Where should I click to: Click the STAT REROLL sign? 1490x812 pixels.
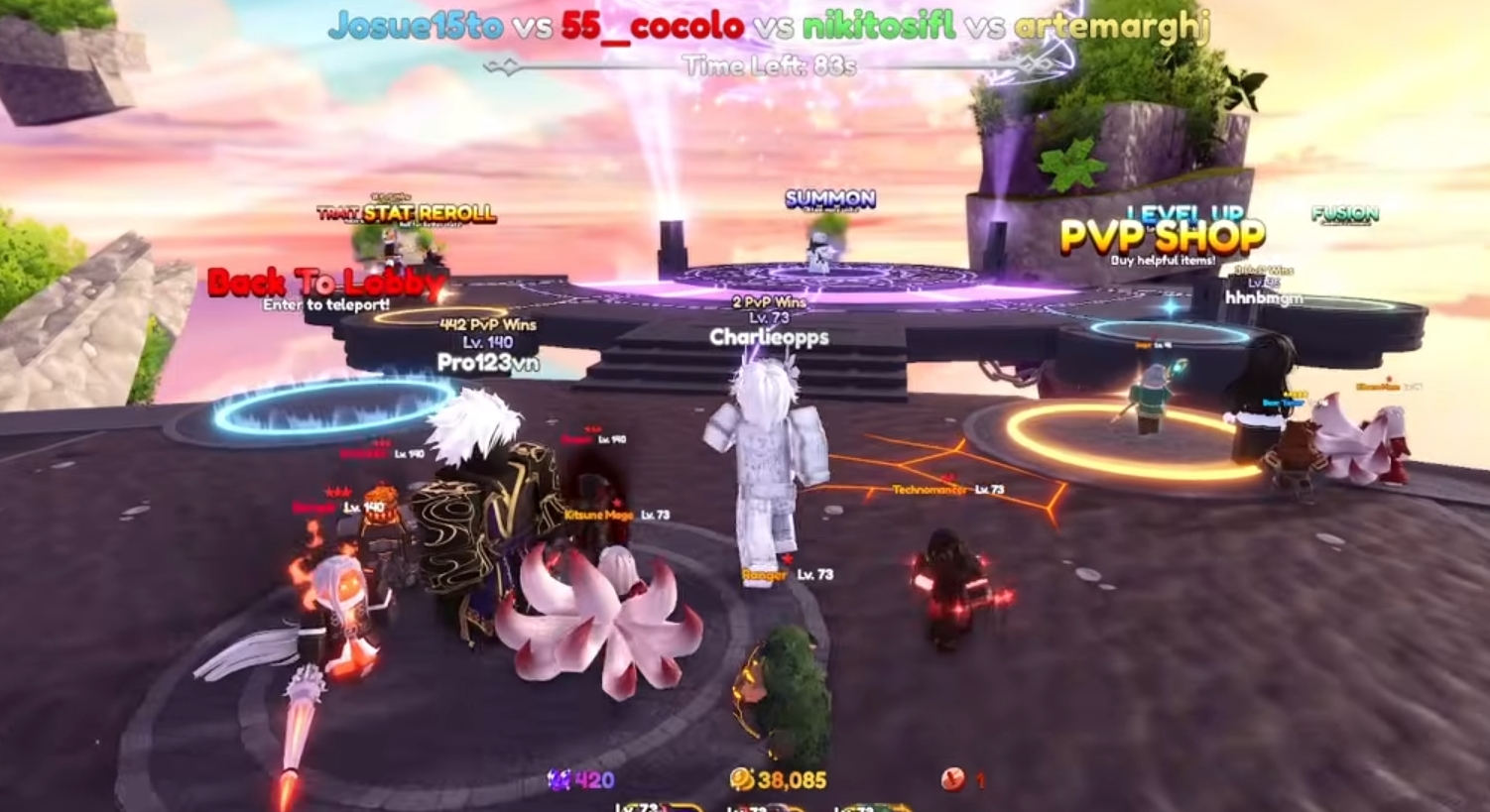point(431,214)
